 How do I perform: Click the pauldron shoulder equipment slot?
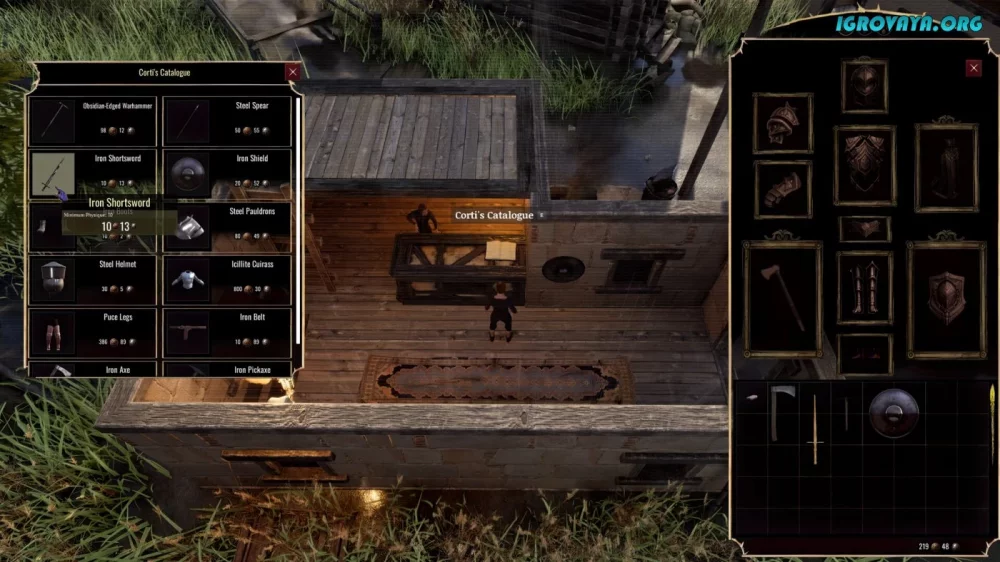tap(782, 123)
